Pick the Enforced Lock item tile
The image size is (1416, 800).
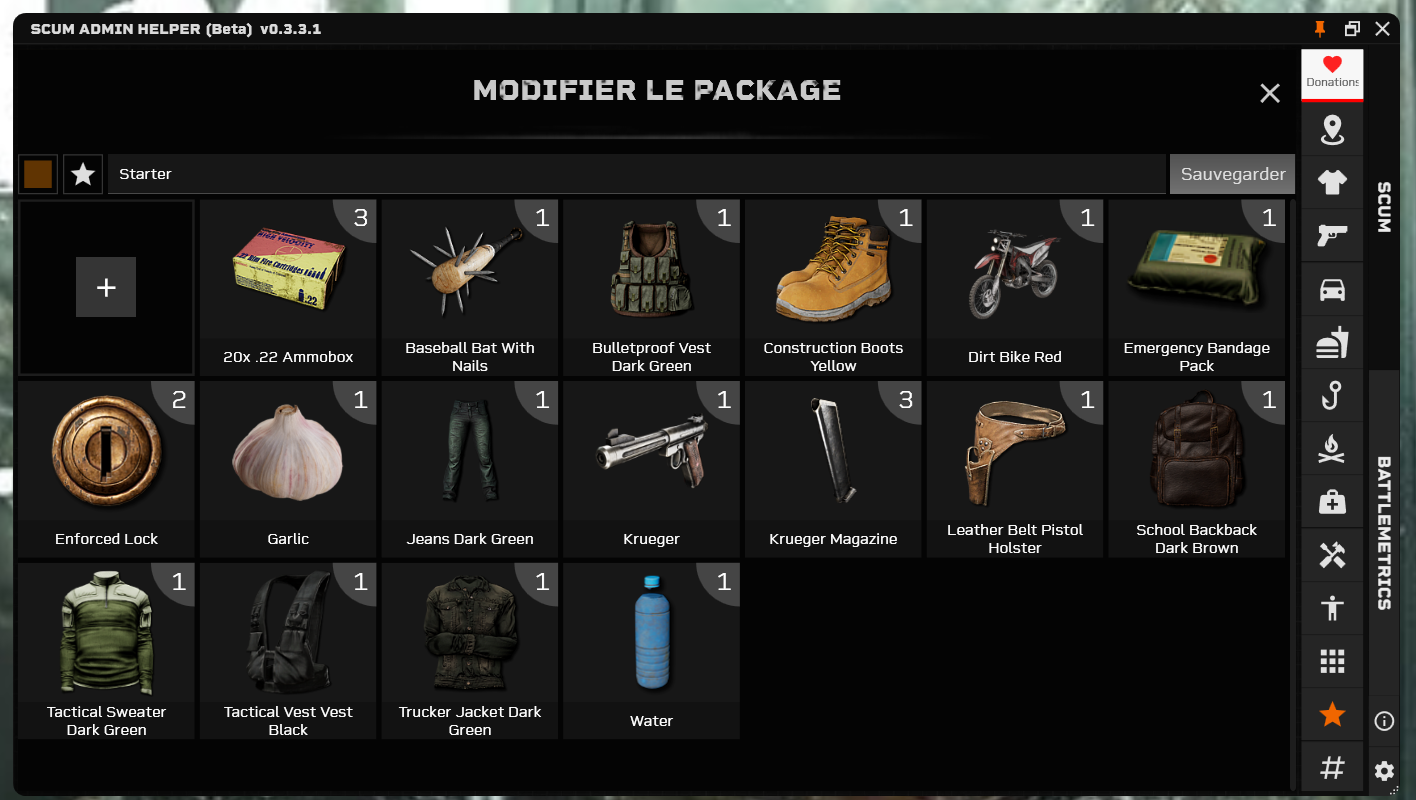[106, 468]
